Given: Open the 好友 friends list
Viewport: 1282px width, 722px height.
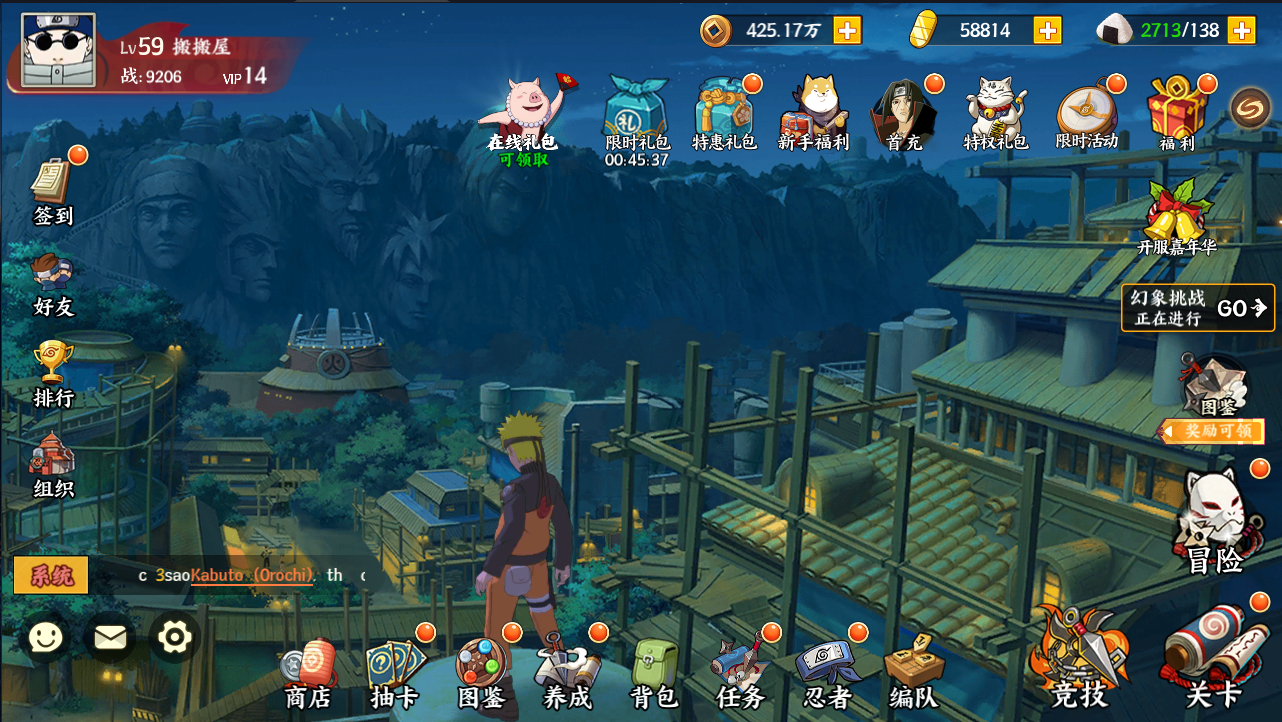Looking at the screenshot, I should coord(53,284).
